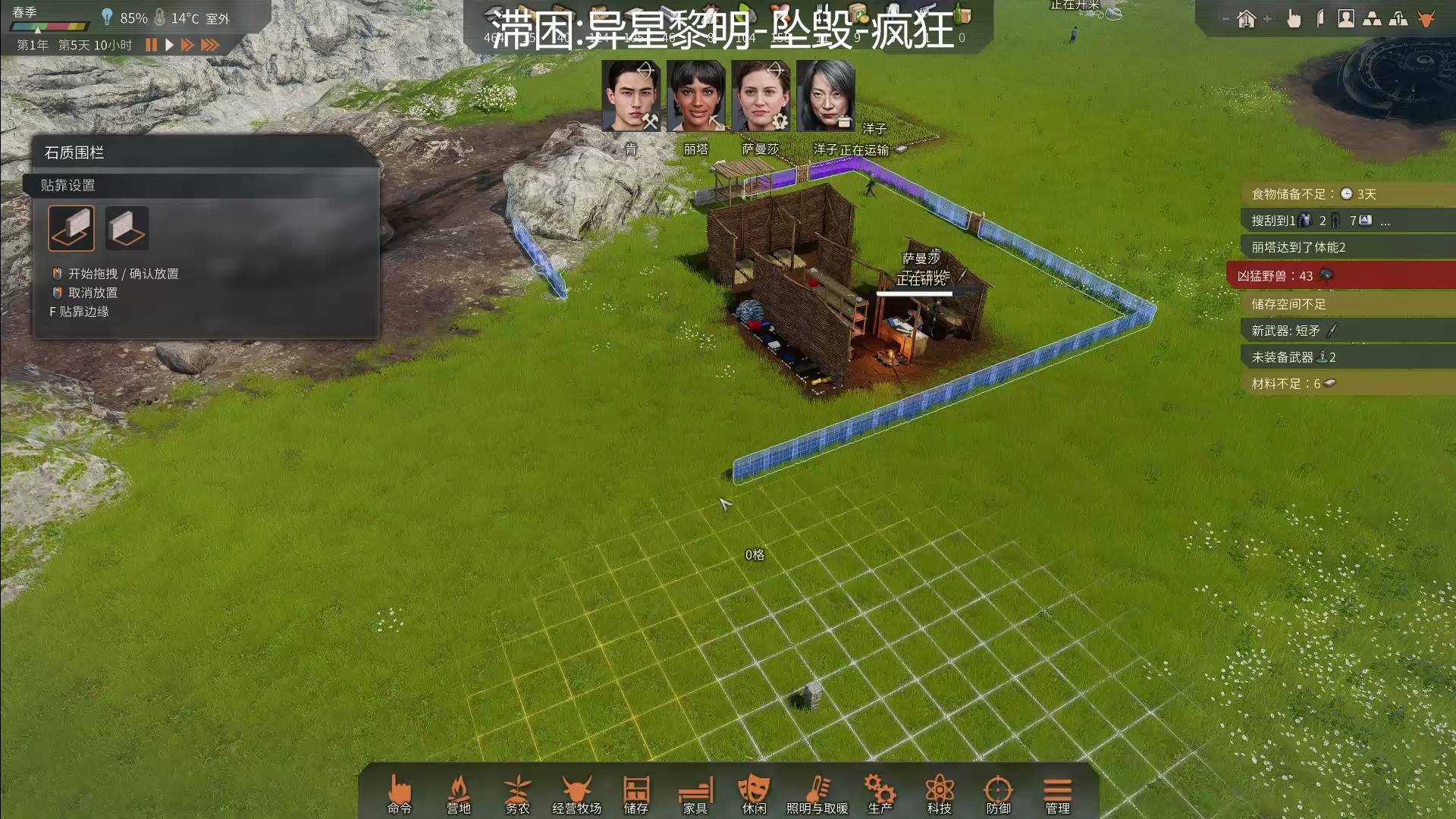Click the stockpile ingots icon at top right
Viewport: 1456px width, 819px height.
click(1373, 18)
